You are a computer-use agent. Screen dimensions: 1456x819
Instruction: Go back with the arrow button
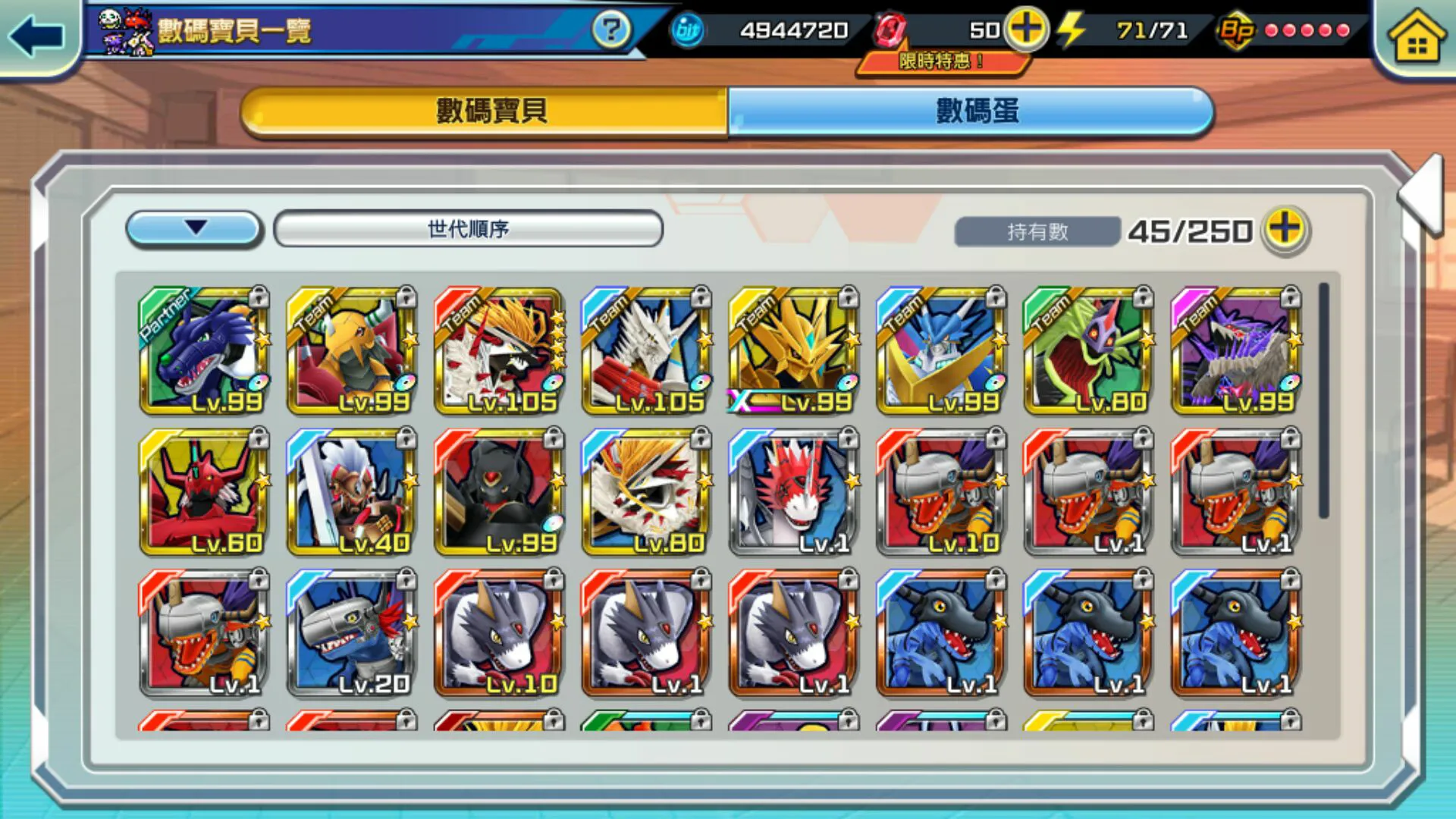pyautogui.click(x=36, y=36)
